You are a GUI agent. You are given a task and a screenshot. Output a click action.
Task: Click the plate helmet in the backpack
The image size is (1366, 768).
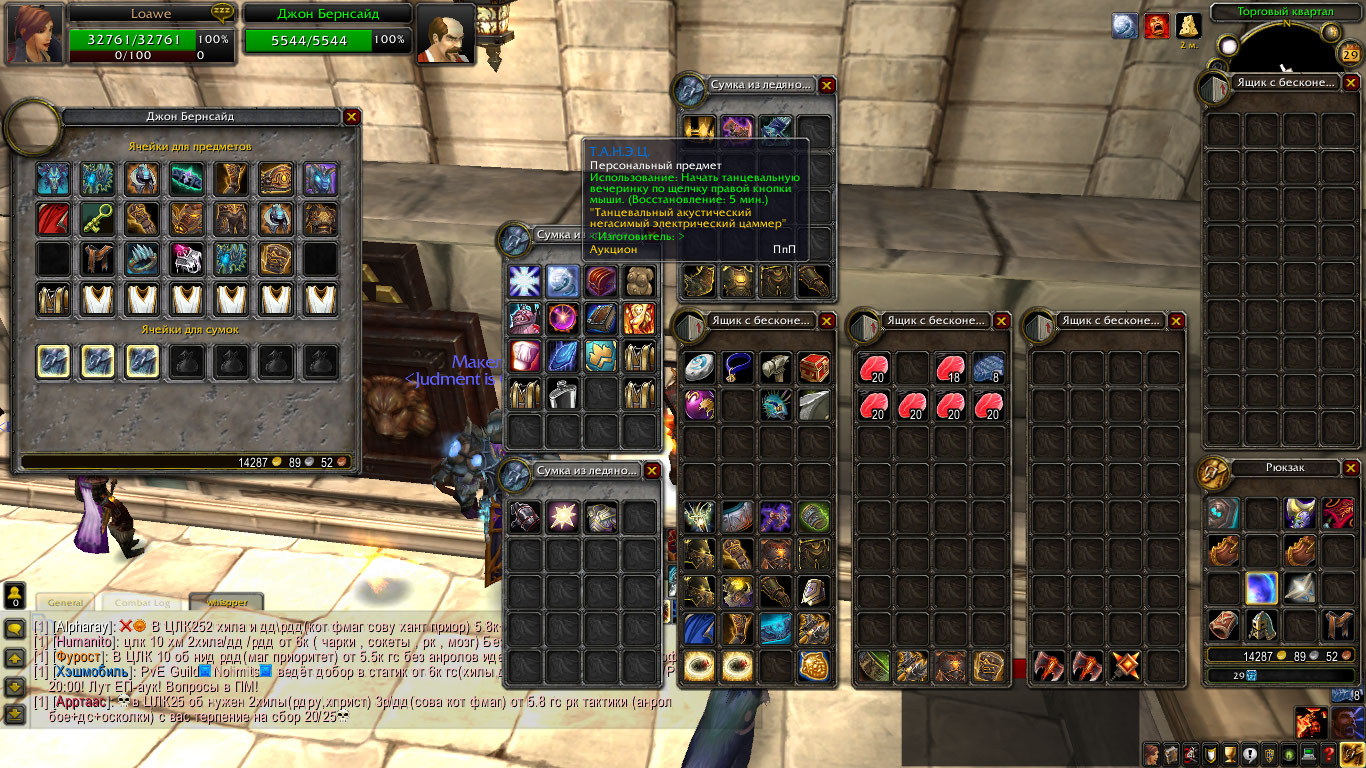[x=1260, y=626]
